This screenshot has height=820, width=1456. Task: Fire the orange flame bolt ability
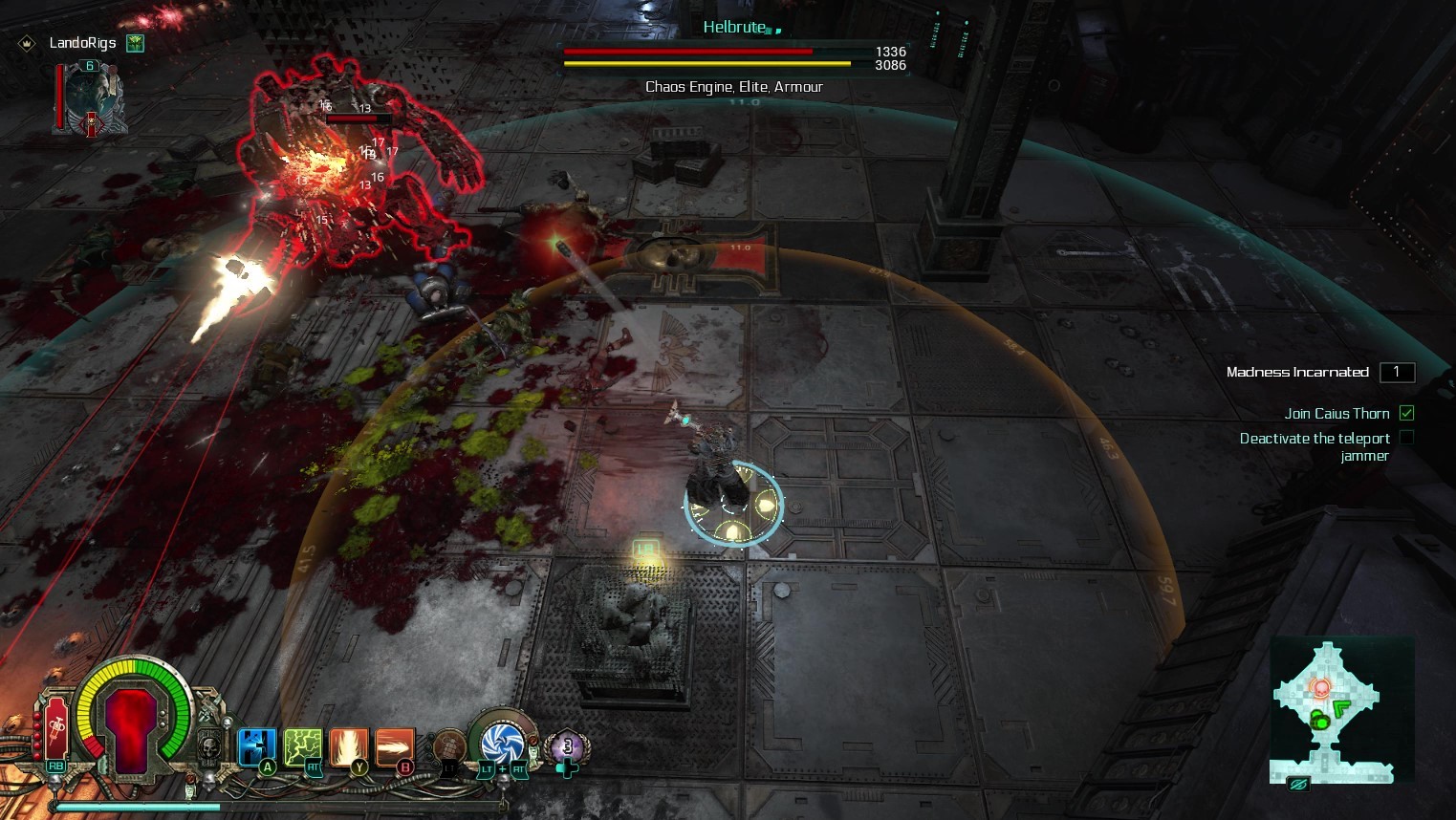click(395, 746)
